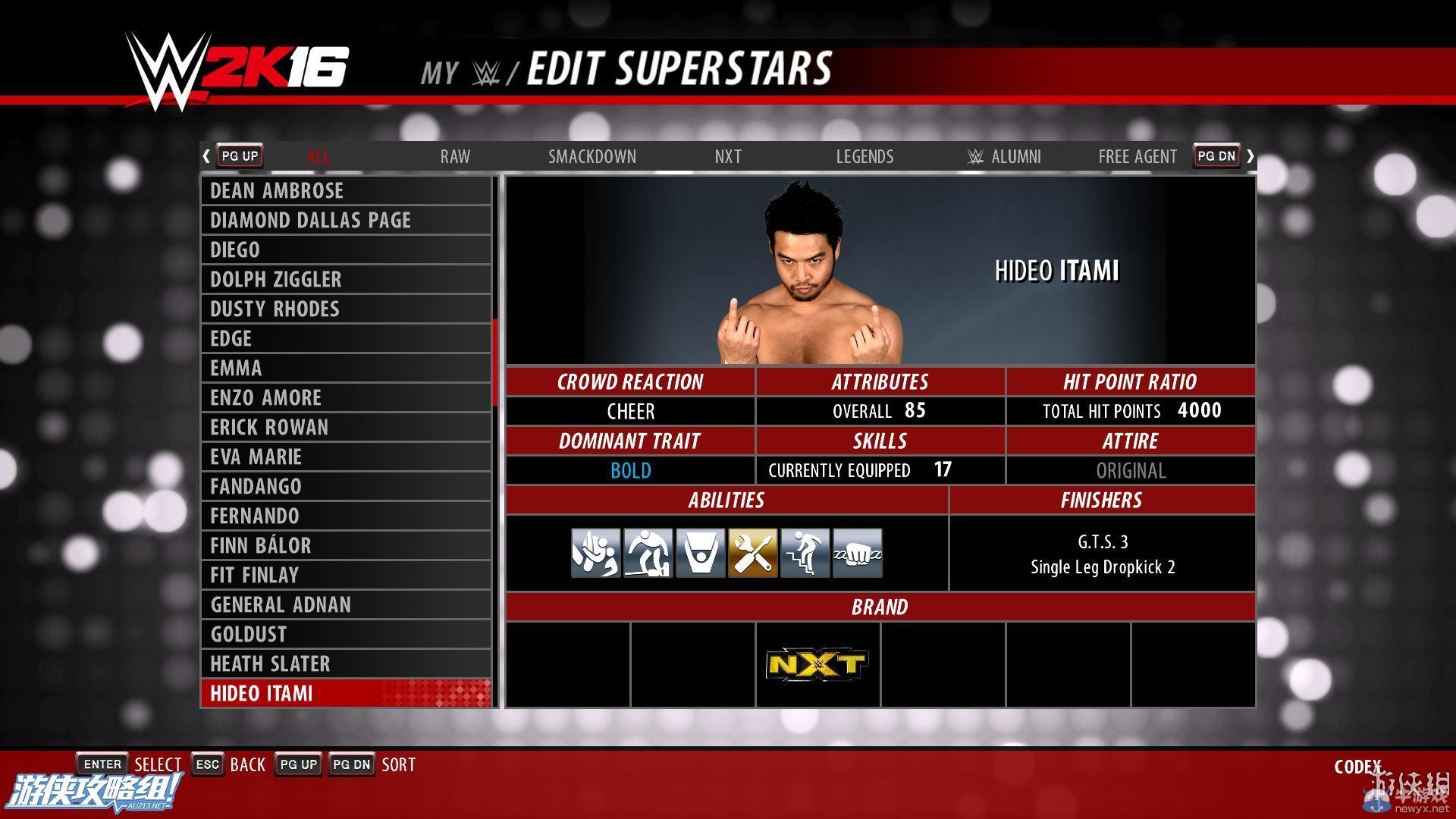Switch to the LEGENDS tab

pyautogui.click(x=864, y=156)
